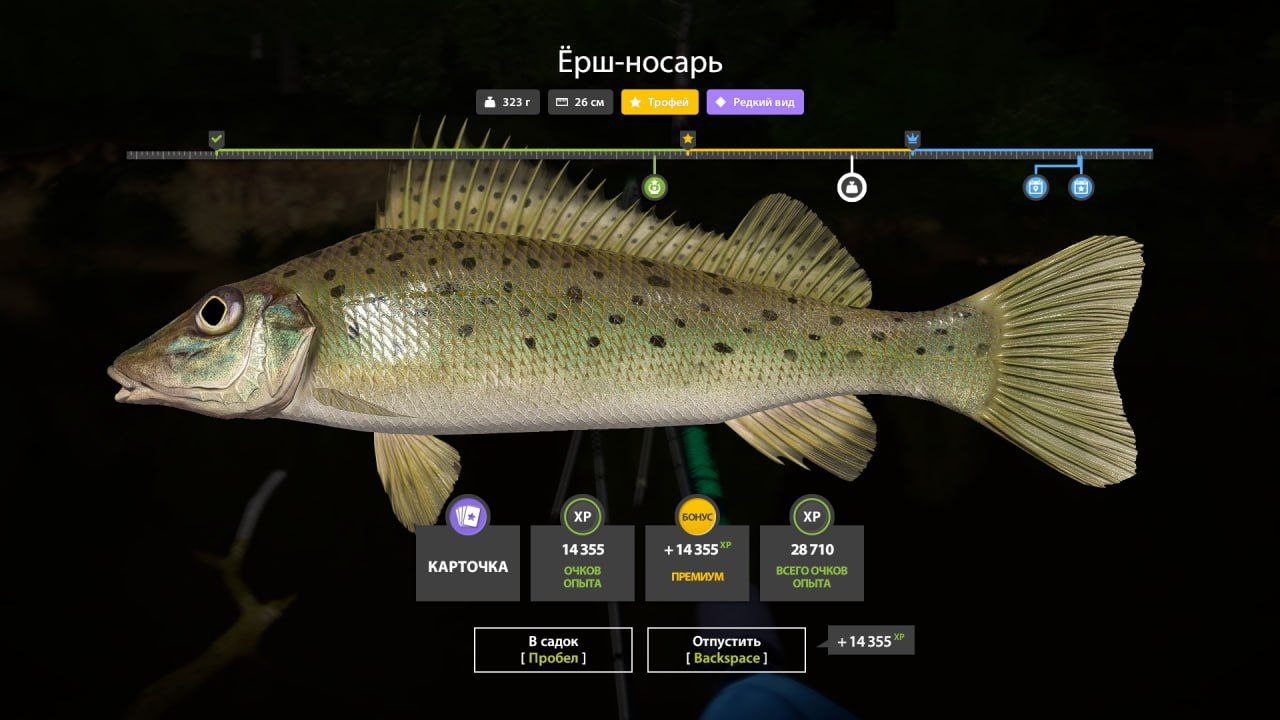Click the purple Редкий вид badge
The width and height of the screenshot is (1280, 720).
click(x=755, y=102)
